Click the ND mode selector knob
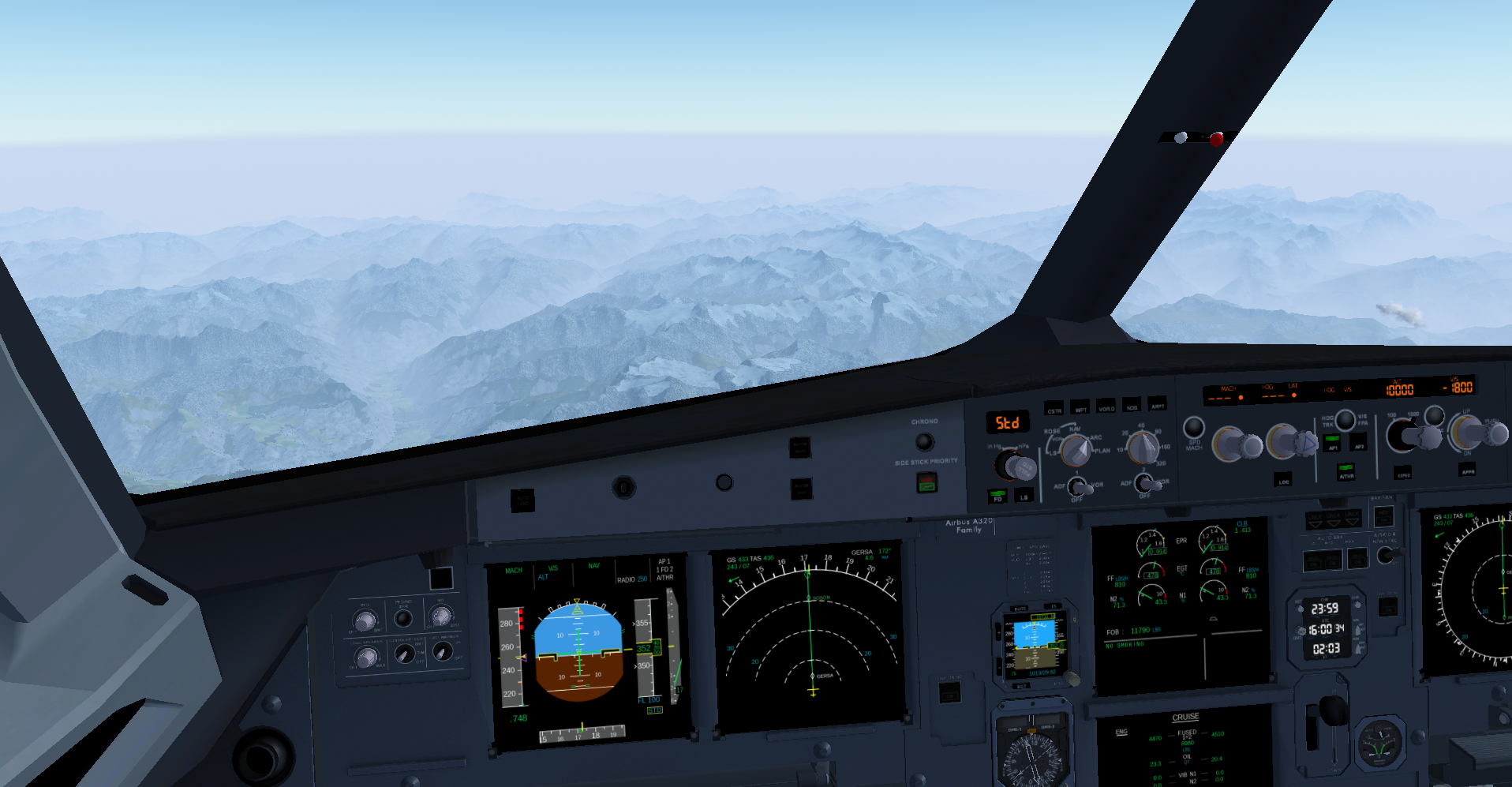1512x787 pixels. click(x=1075, y=451)
